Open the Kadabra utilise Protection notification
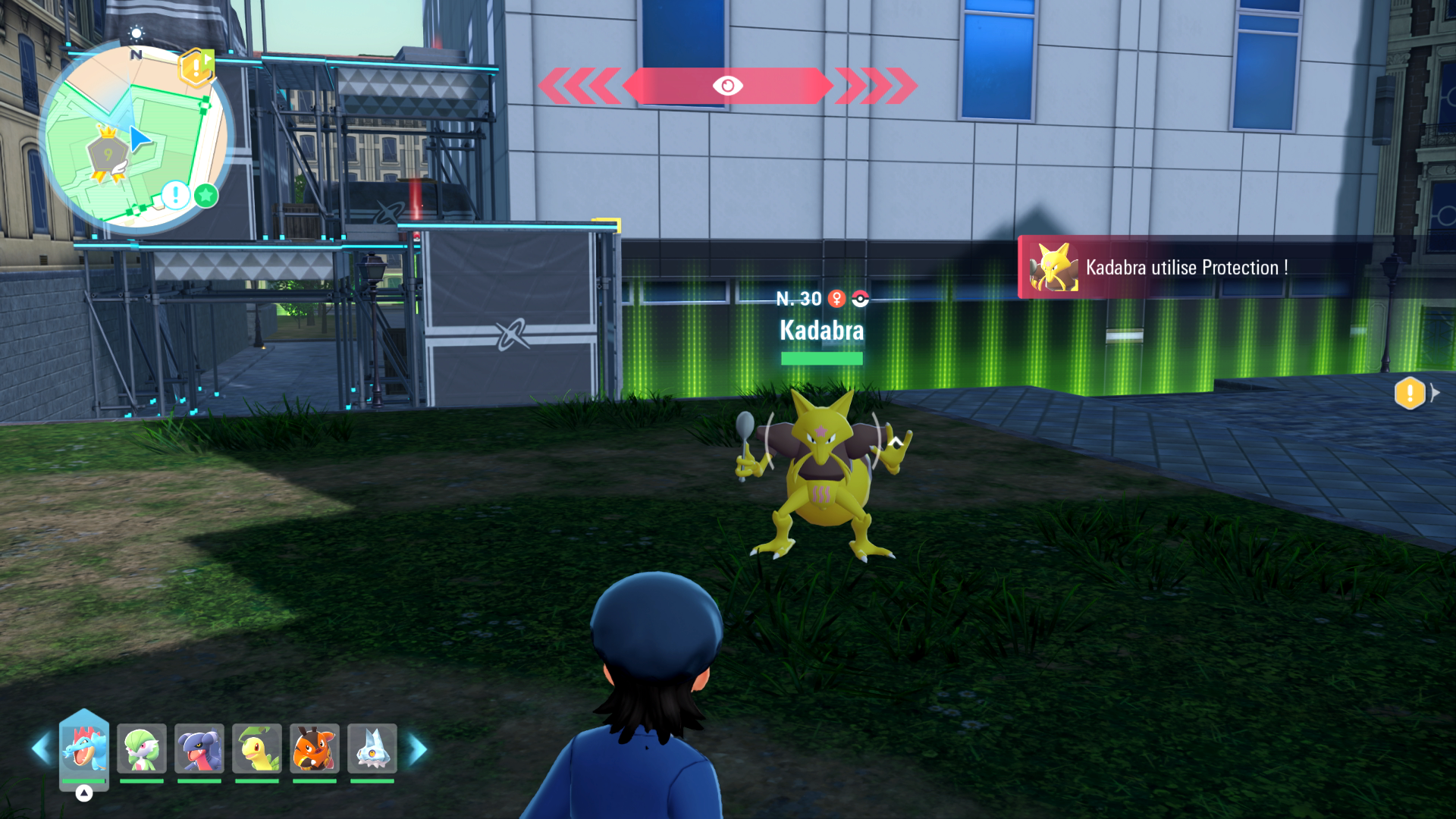 tap(1183, 268)
